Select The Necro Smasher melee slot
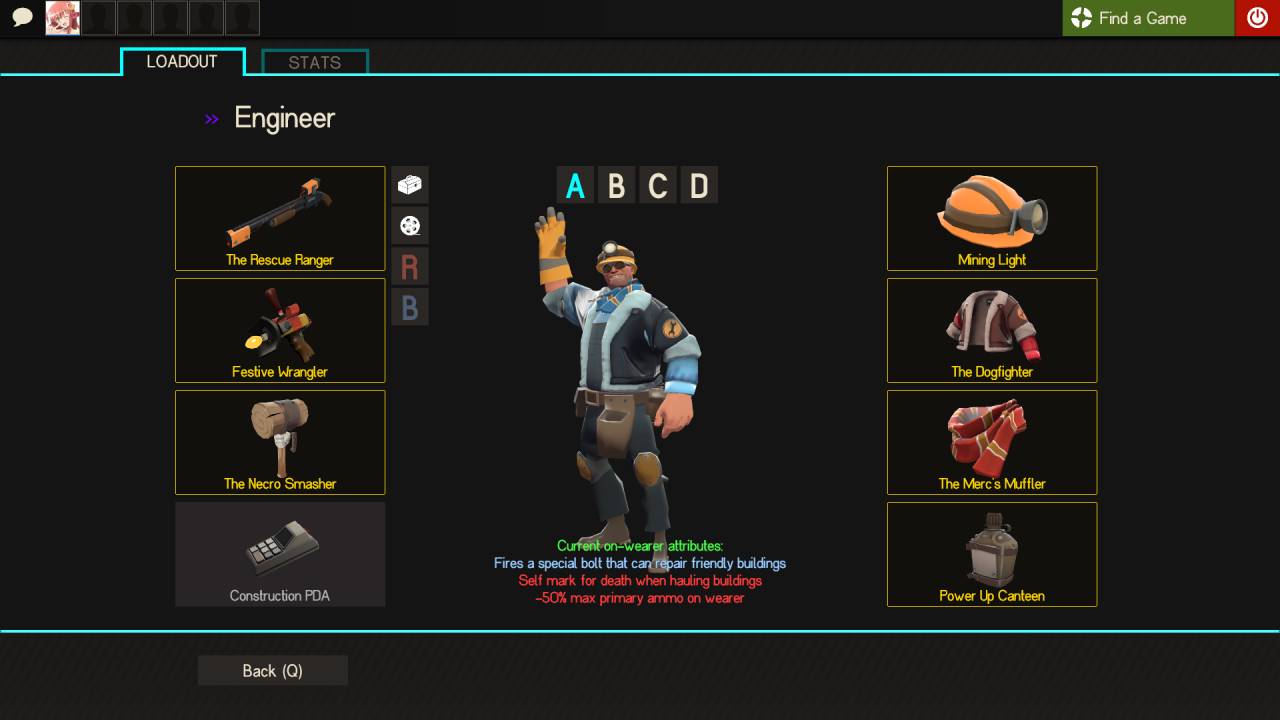The height and width of the screenshot is (720, 1280). click(x=280, y=442)
